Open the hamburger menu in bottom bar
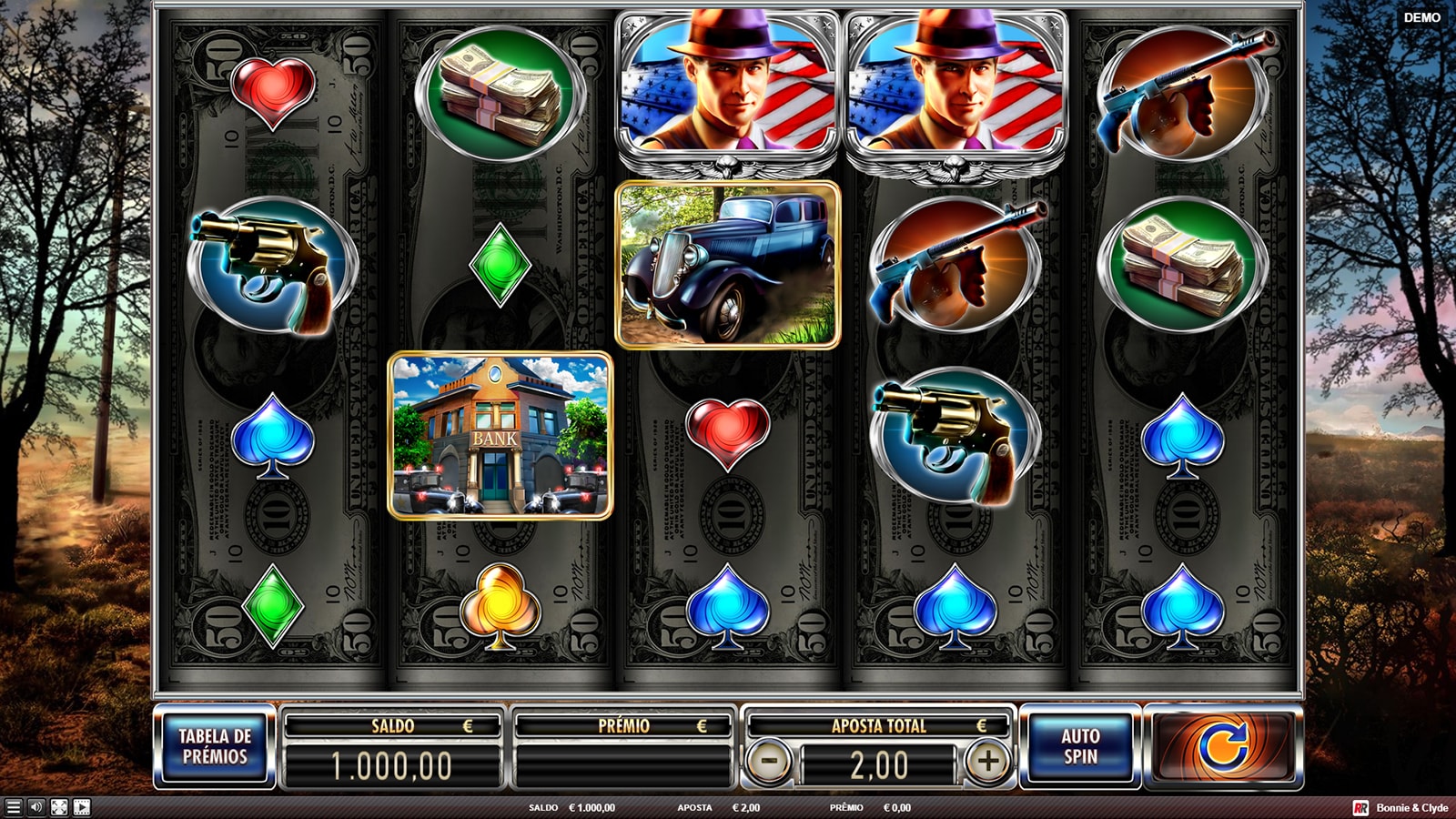This screenshot has width=1456, height=819. (13, 807)
